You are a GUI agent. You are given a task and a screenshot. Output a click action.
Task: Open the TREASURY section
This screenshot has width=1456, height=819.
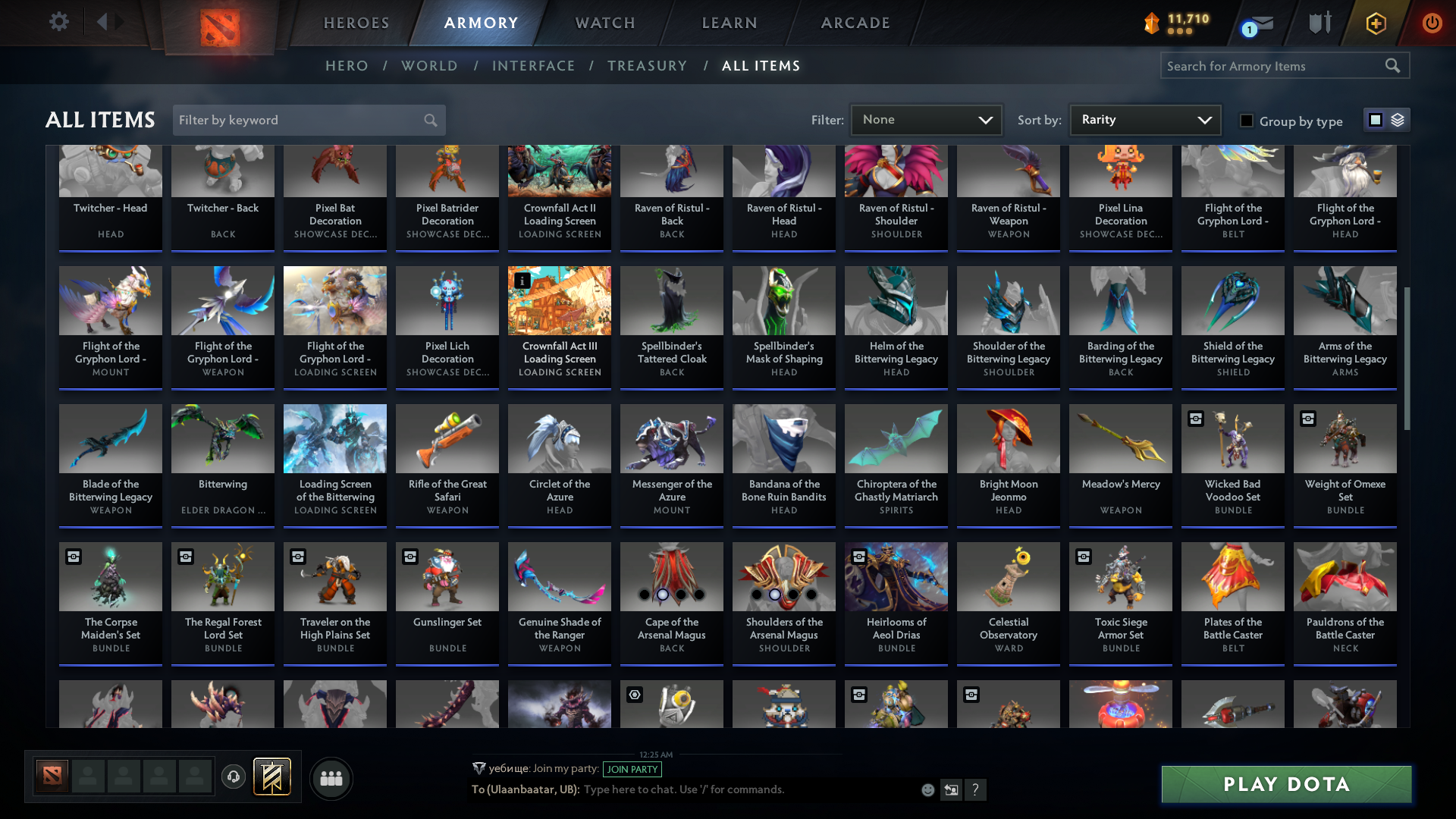647,66
